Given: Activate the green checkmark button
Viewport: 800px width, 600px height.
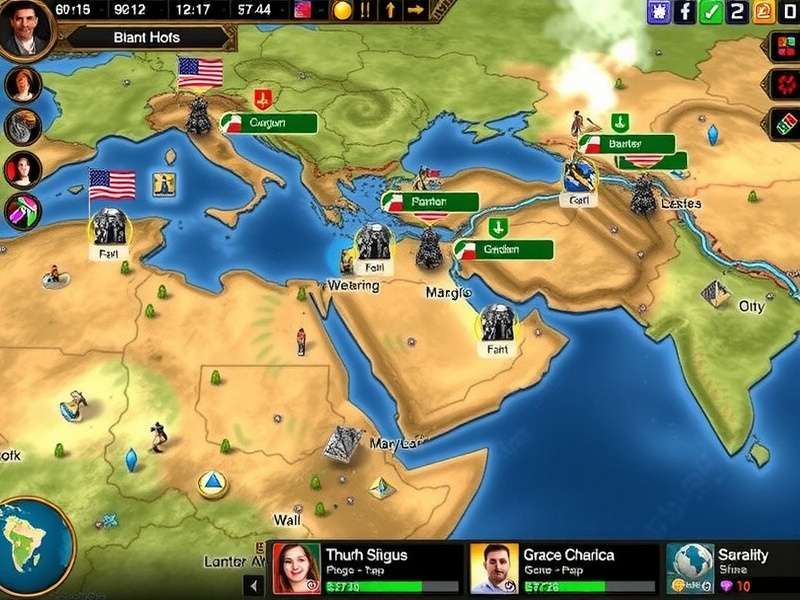Looking at the screenshot, I should tap(711, 12).
